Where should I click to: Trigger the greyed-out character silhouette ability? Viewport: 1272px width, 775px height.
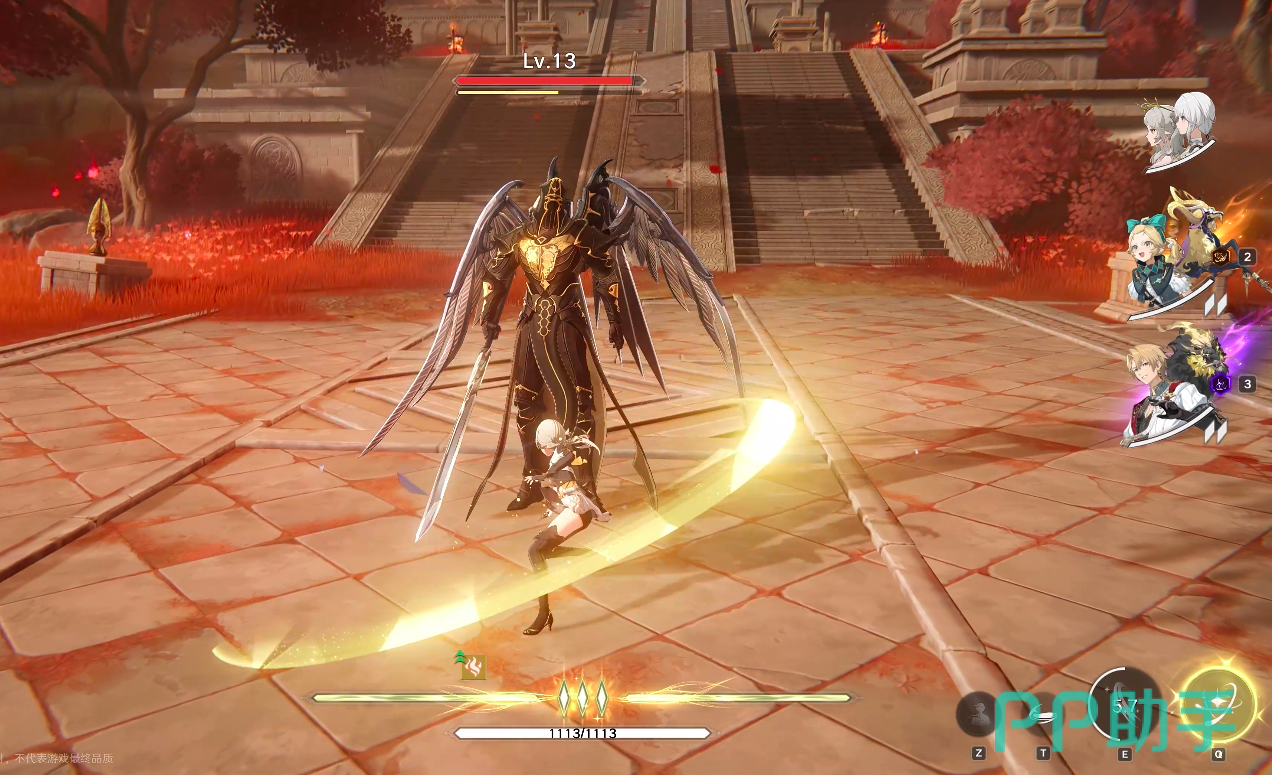click(977, 714)
